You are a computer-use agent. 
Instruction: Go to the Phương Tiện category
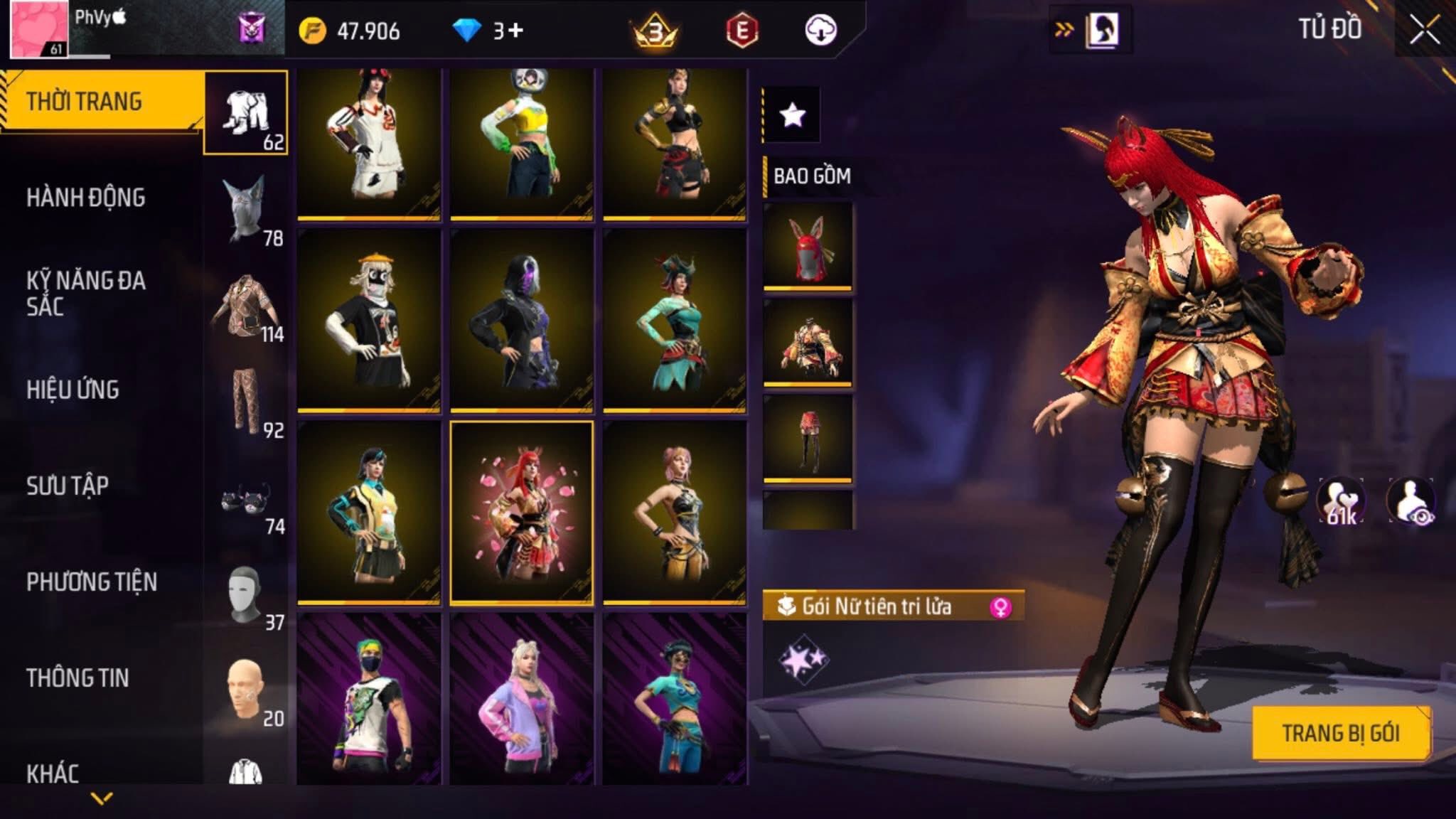tap(92, 582)
